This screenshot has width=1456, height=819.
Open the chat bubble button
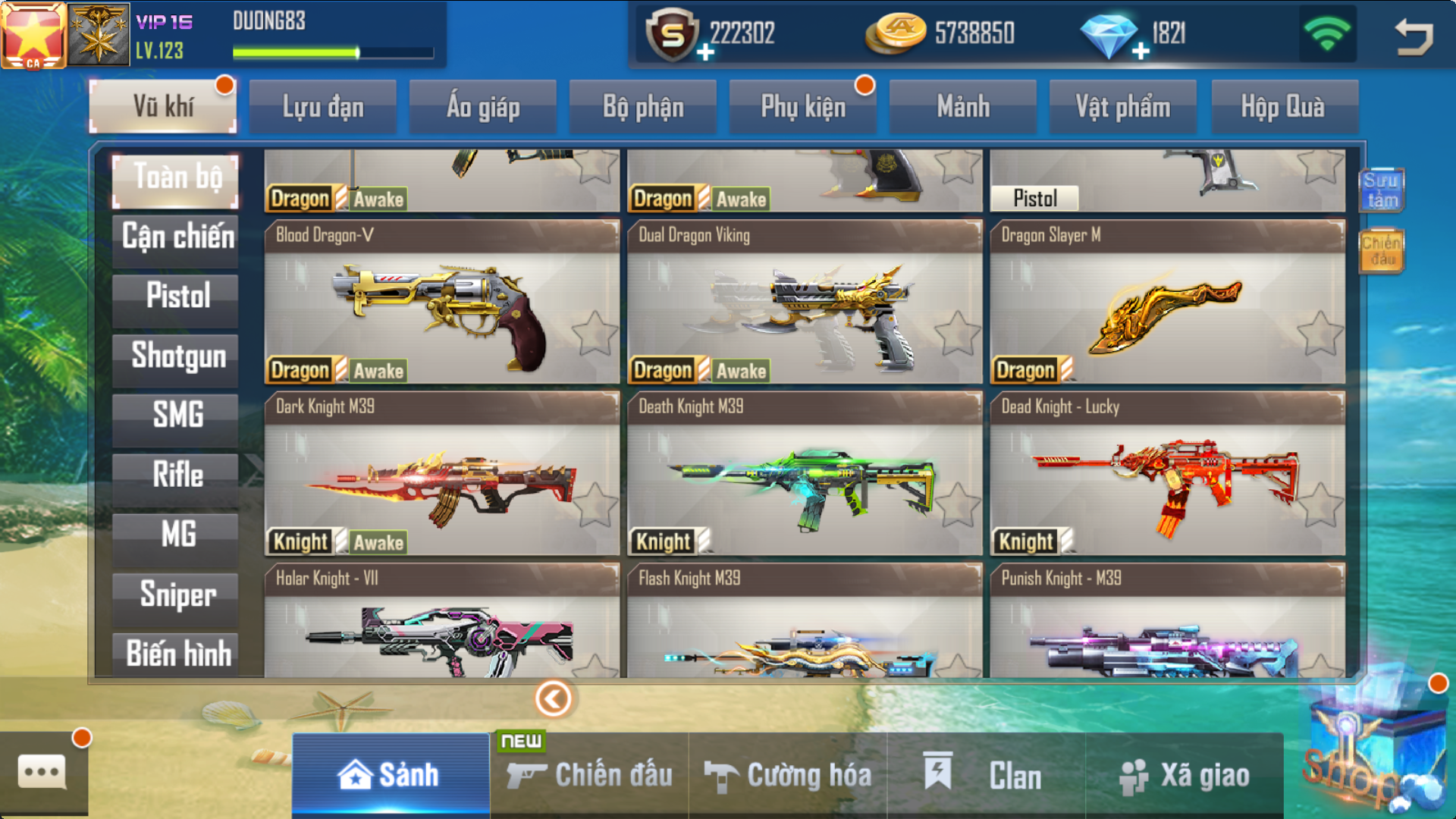pos(42,773)
